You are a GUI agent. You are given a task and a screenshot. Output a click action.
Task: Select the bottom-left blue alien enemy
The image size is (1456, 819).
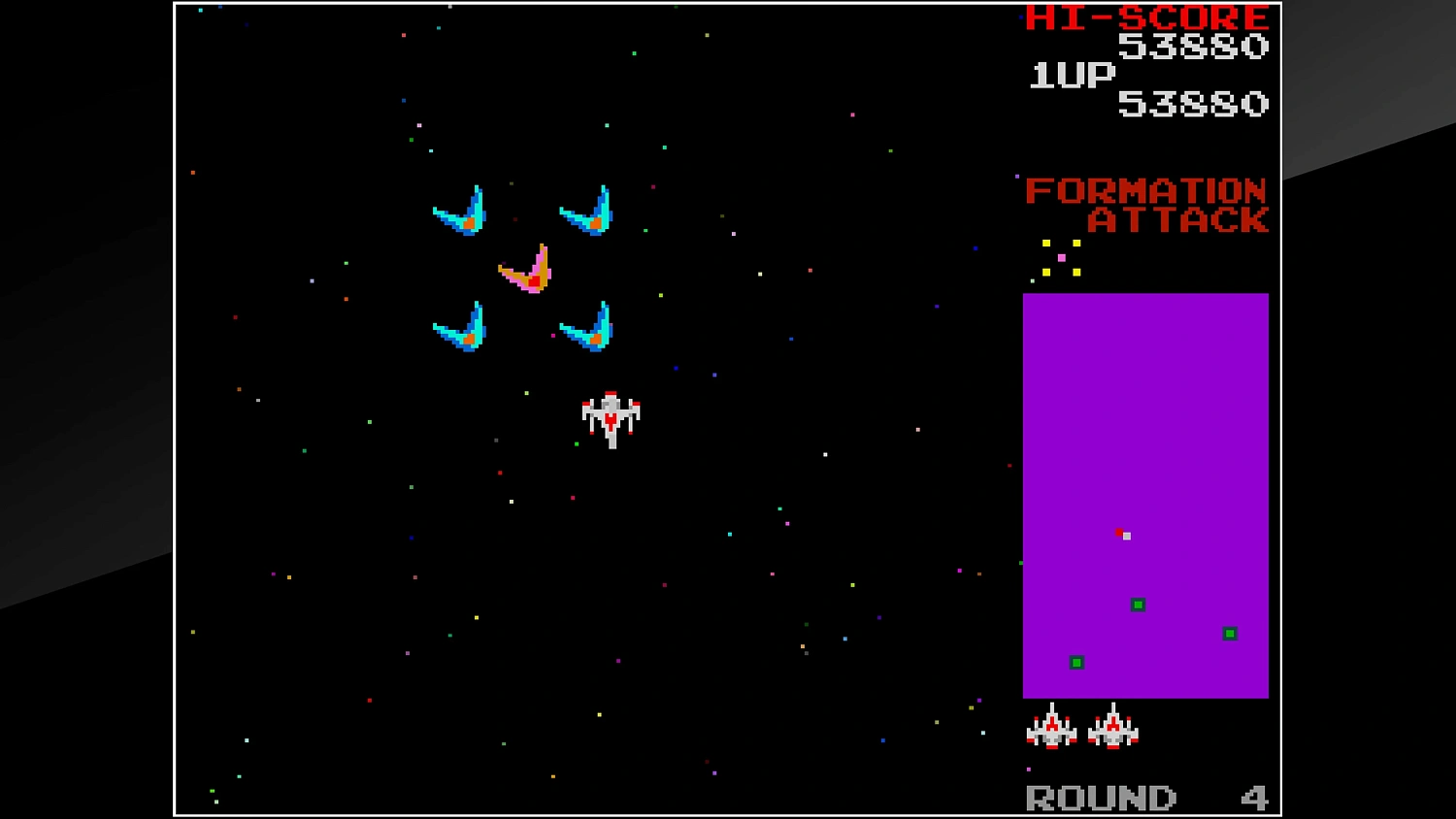(x=461, y=327)
